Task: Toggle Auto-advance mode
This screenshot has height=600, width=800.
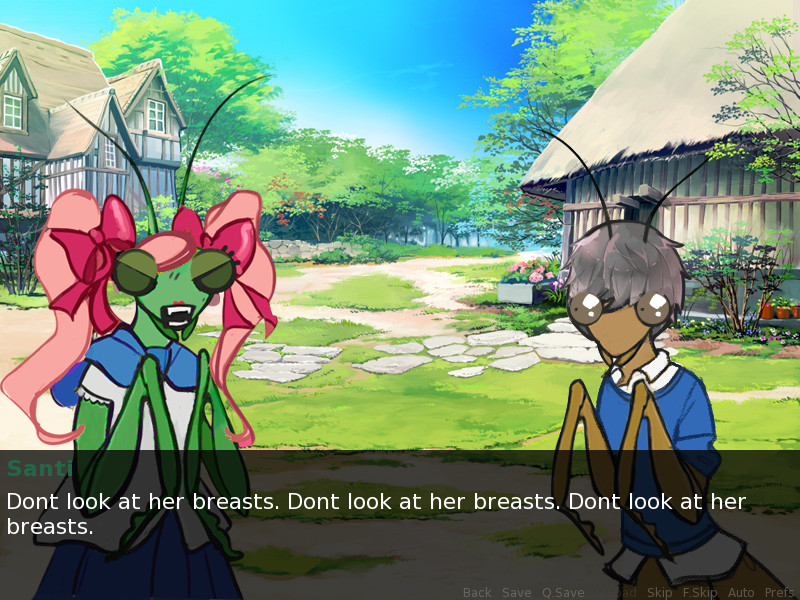Action: [741, 592]
